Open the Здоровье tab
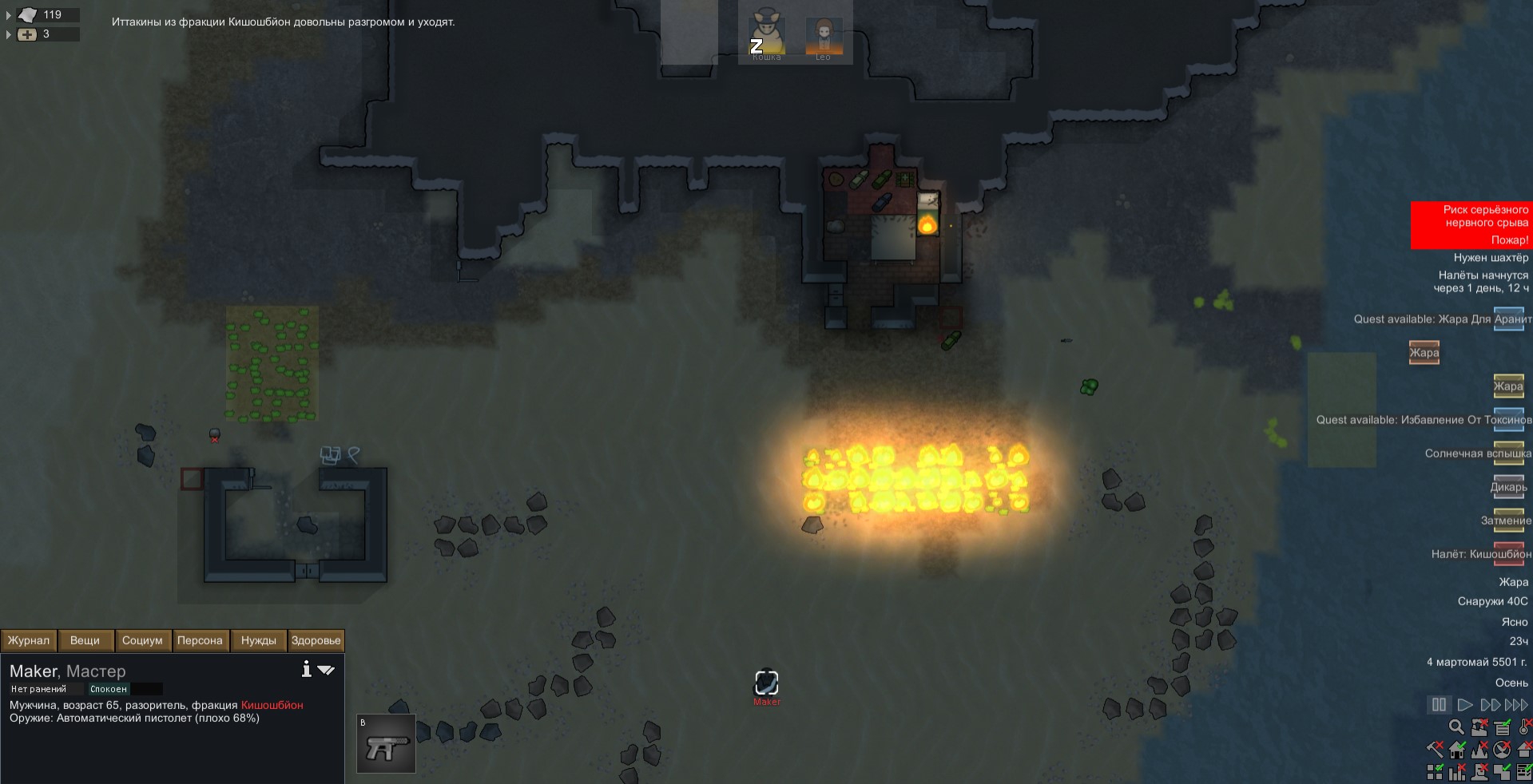This screenshot has height=784, width=1533. click(x=316, y=640)
